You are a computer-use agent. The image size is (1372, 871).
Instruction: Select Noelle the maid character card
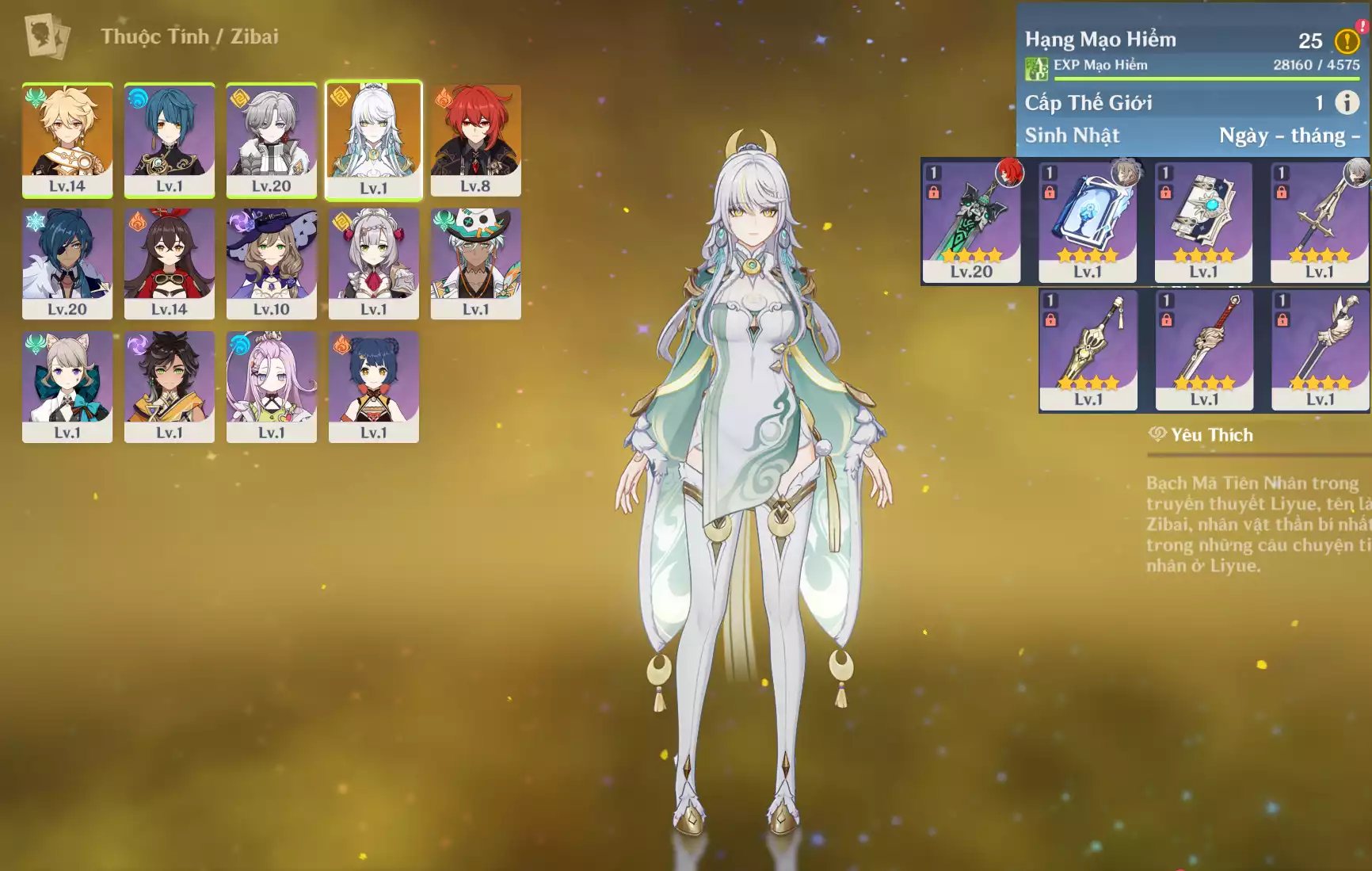click(373, 262)
